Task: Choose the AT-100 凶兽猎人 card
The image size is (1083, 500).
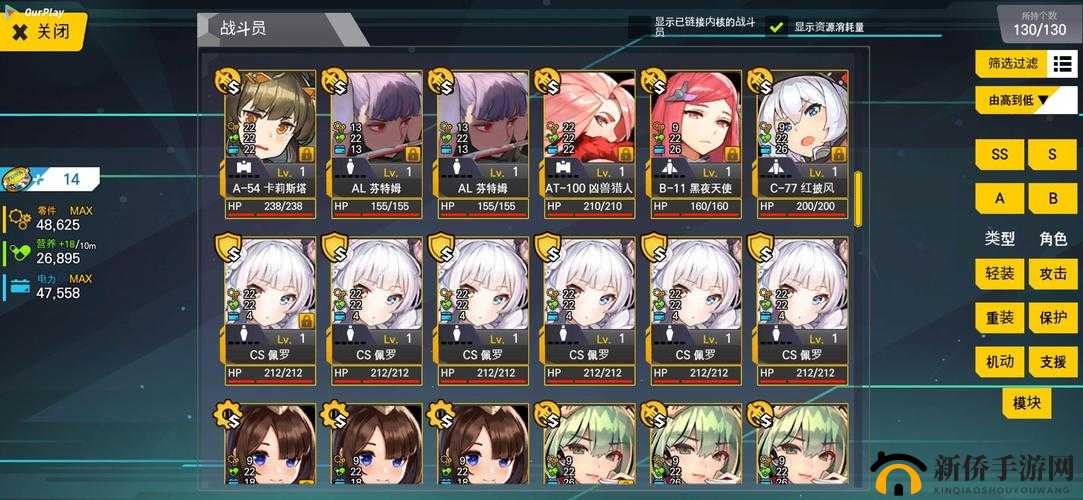Action: pyautogui.click(x=590, y=143)
